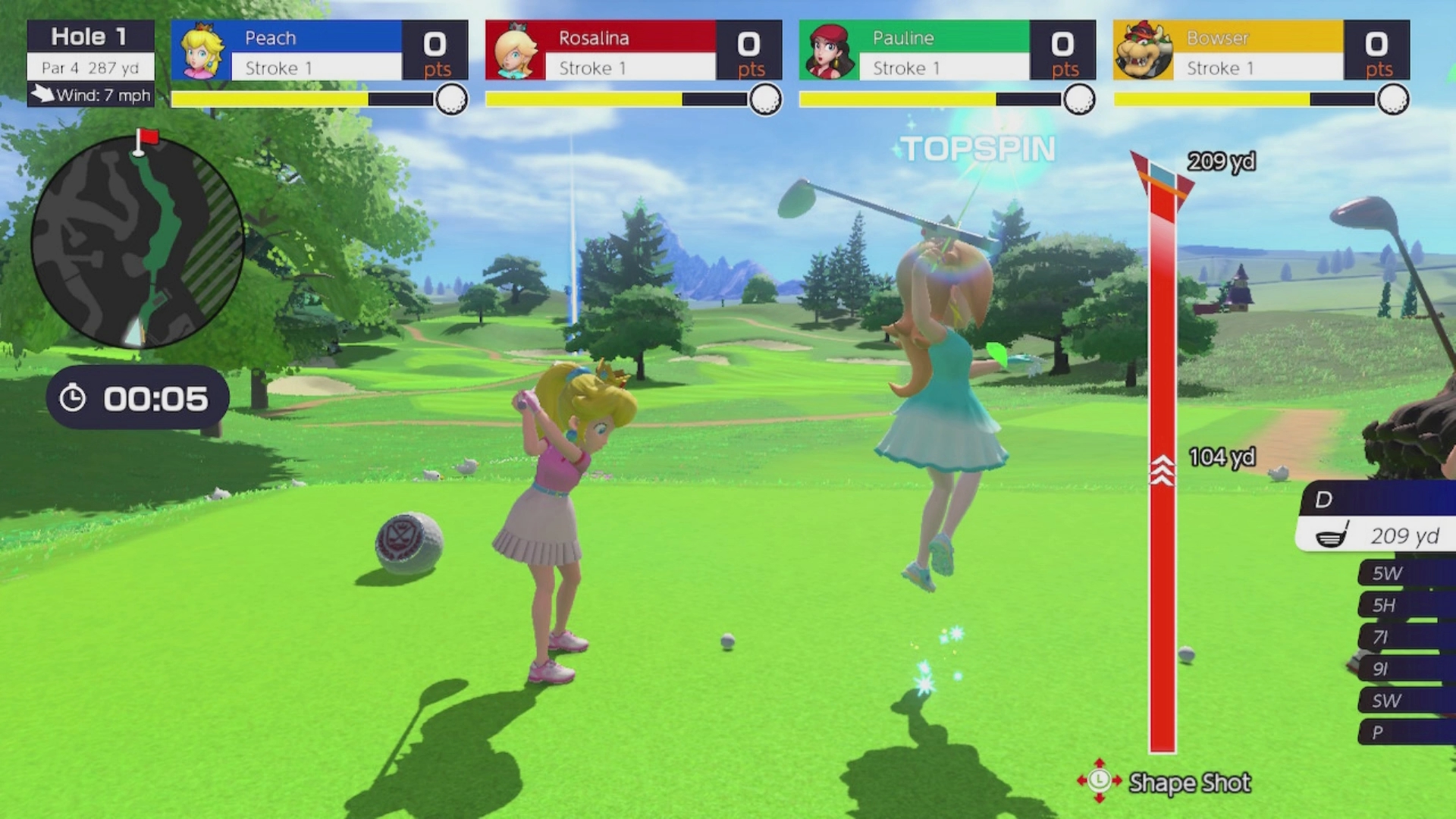Image resolution: width=1456 pixels, height=819 pixels.
Task: Select Peach's player scorecard
Action: pyautogui.click(x=319, y=51)
